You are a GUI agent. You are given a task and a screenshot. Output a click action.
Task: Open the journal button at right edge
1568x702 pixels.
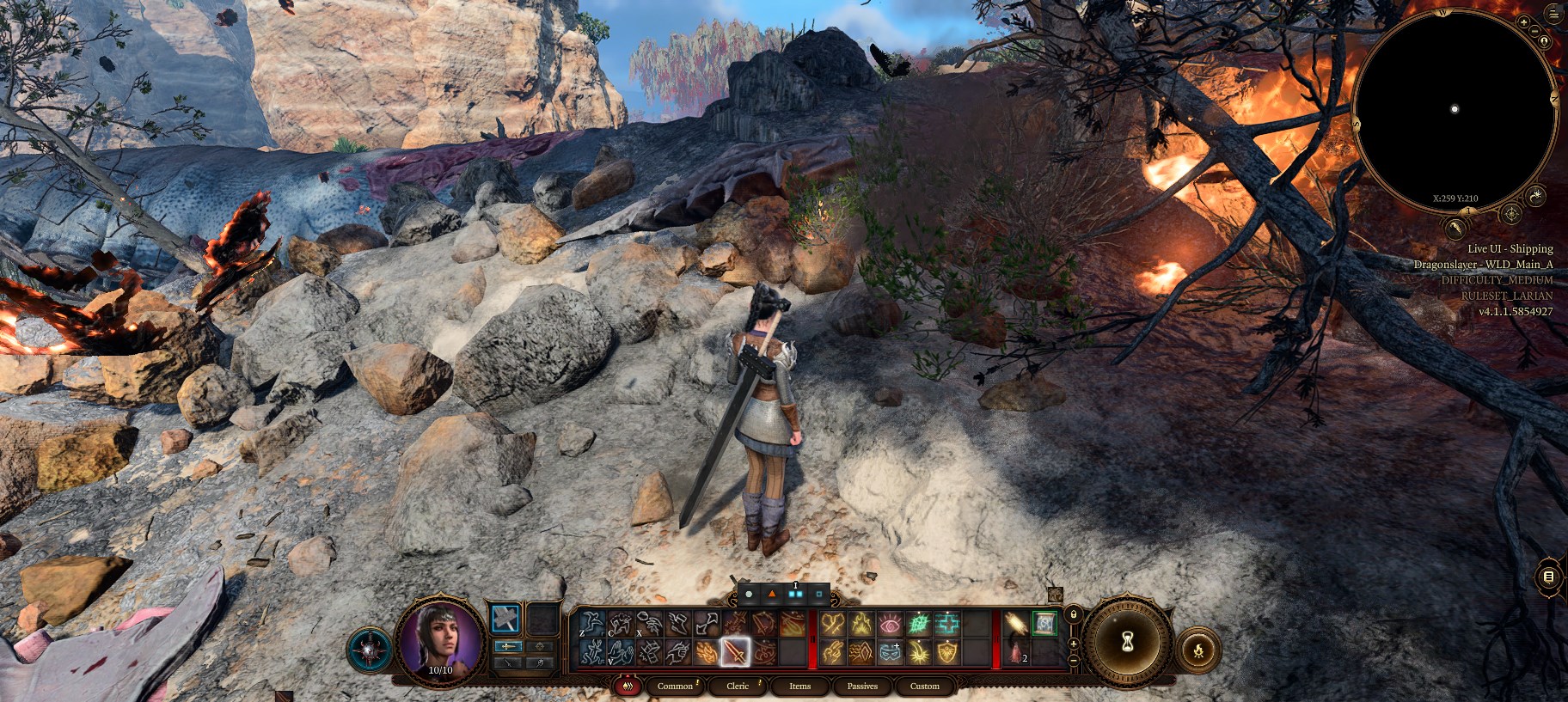coord(1548,577)
